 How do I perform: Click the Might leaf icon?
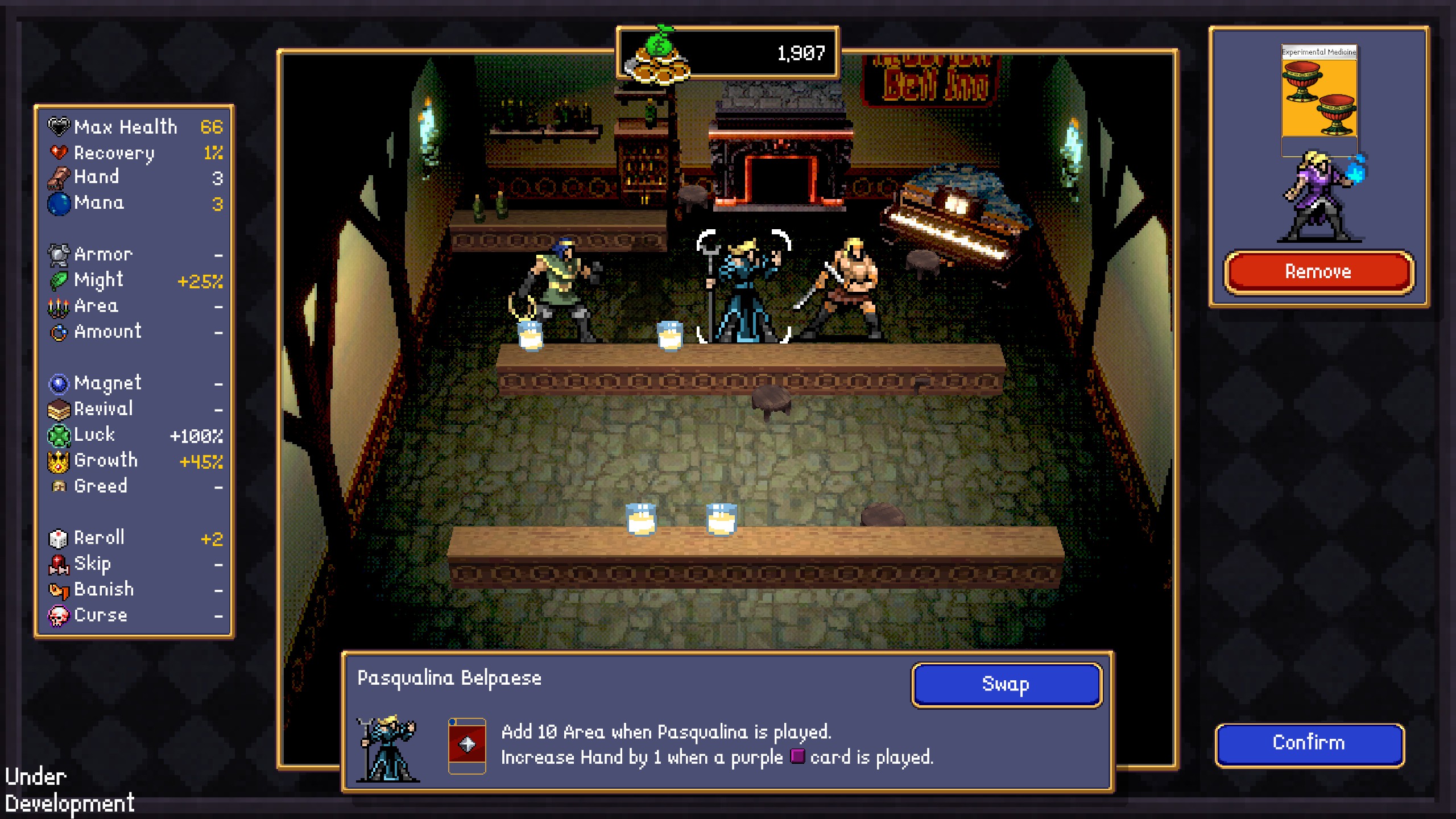(x=59, y=280)
